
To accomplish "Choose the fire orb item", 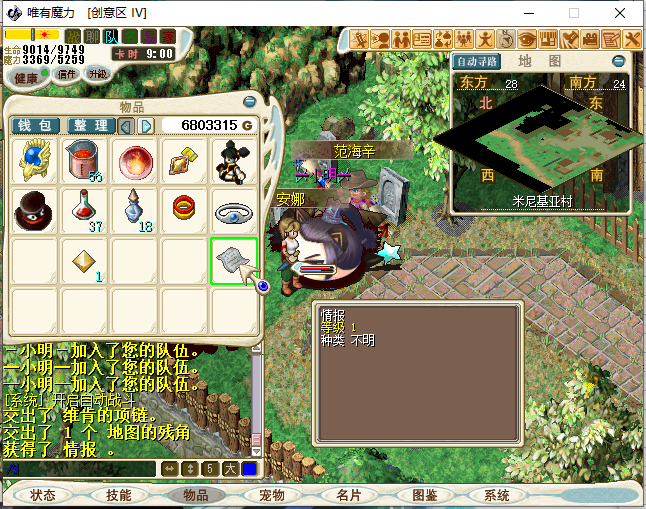I will click(x=135, y=160).
